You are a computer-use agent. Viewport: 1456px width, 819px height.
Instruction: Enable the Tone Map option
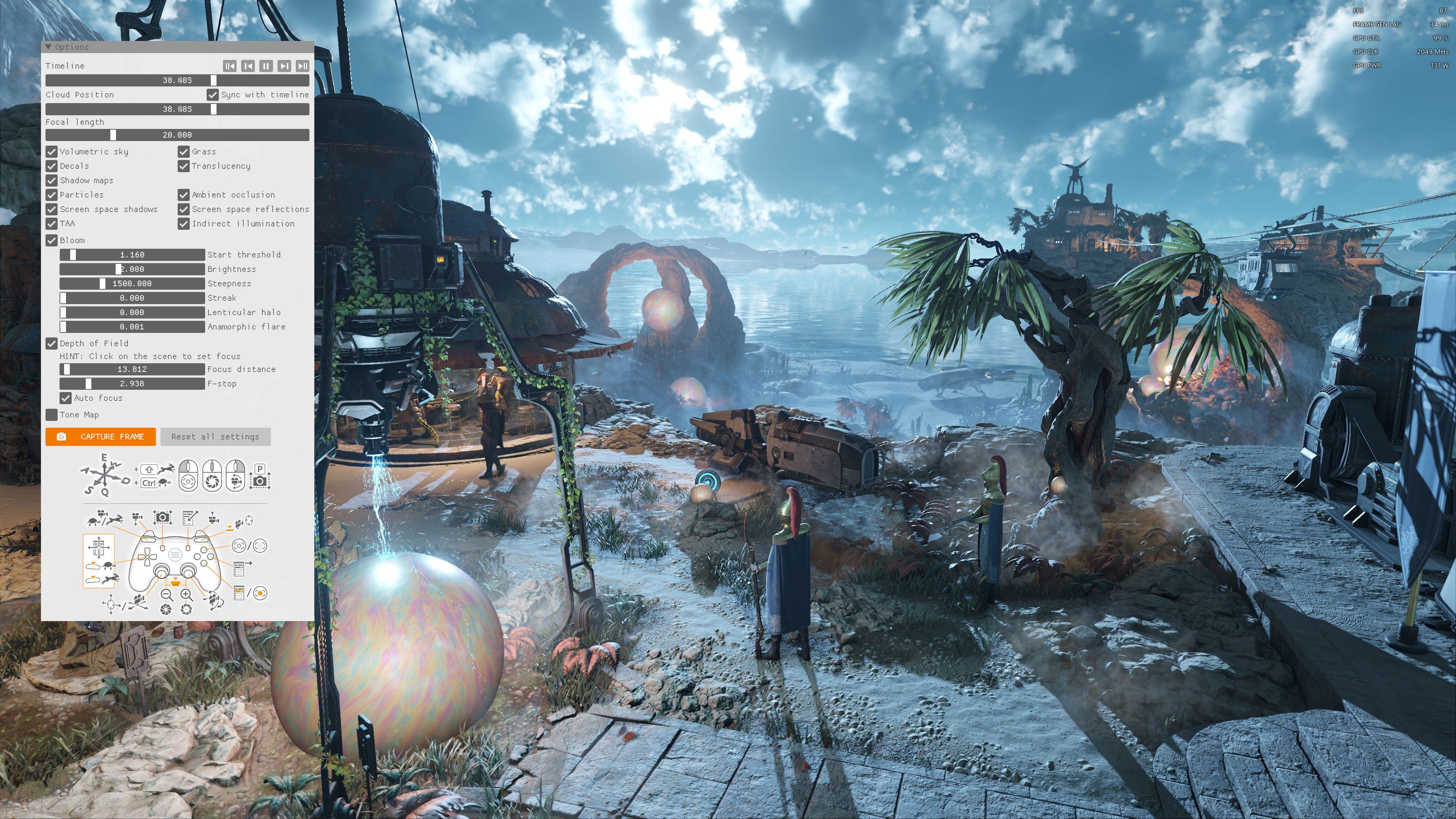coord(52,415)
